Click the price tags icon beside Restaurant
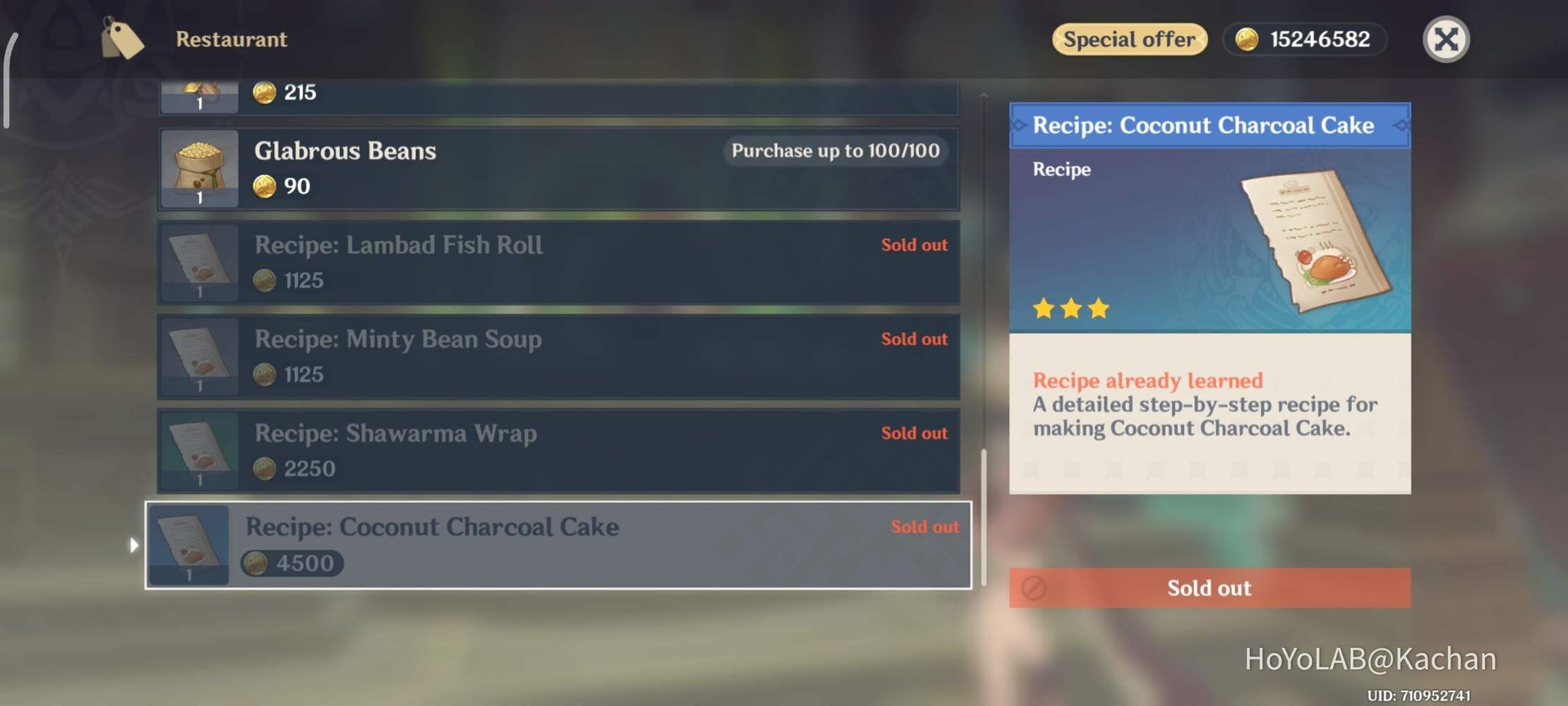The image size is (1568, 706). click(x=121, y=39)
